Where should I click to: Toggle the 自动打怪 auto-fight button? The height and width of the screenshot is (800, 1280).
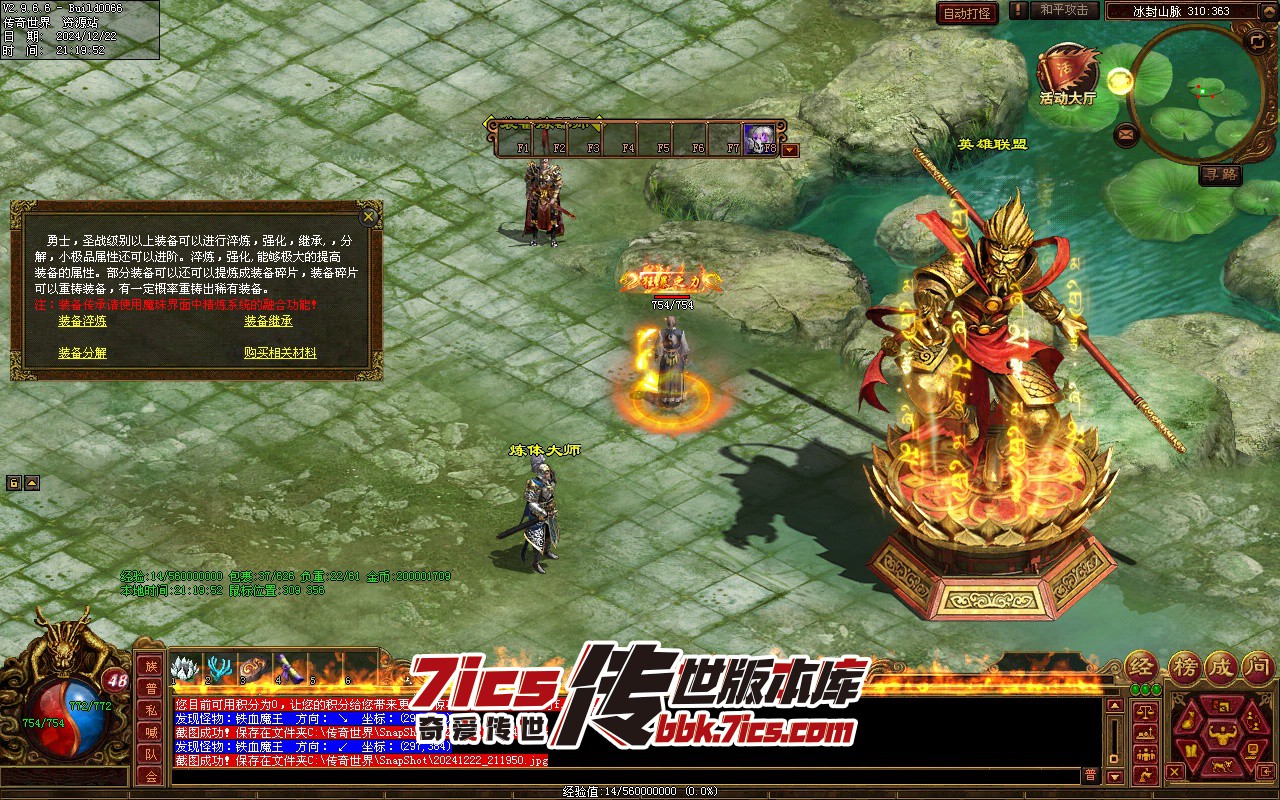coord(967,13)
